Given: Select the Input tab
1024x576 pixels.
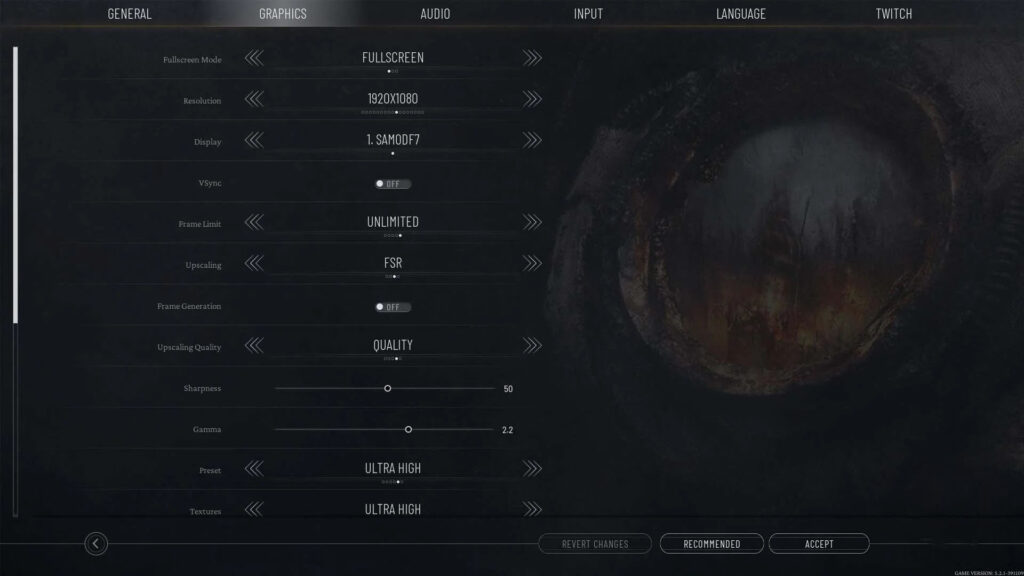Looking at the screenshot, I should [x=588, y=14].
